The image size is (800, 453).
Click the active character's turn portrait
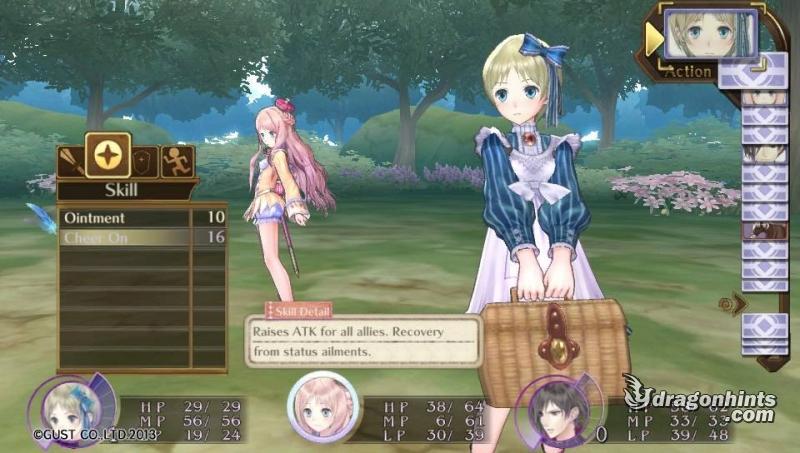tap(710, 34)
